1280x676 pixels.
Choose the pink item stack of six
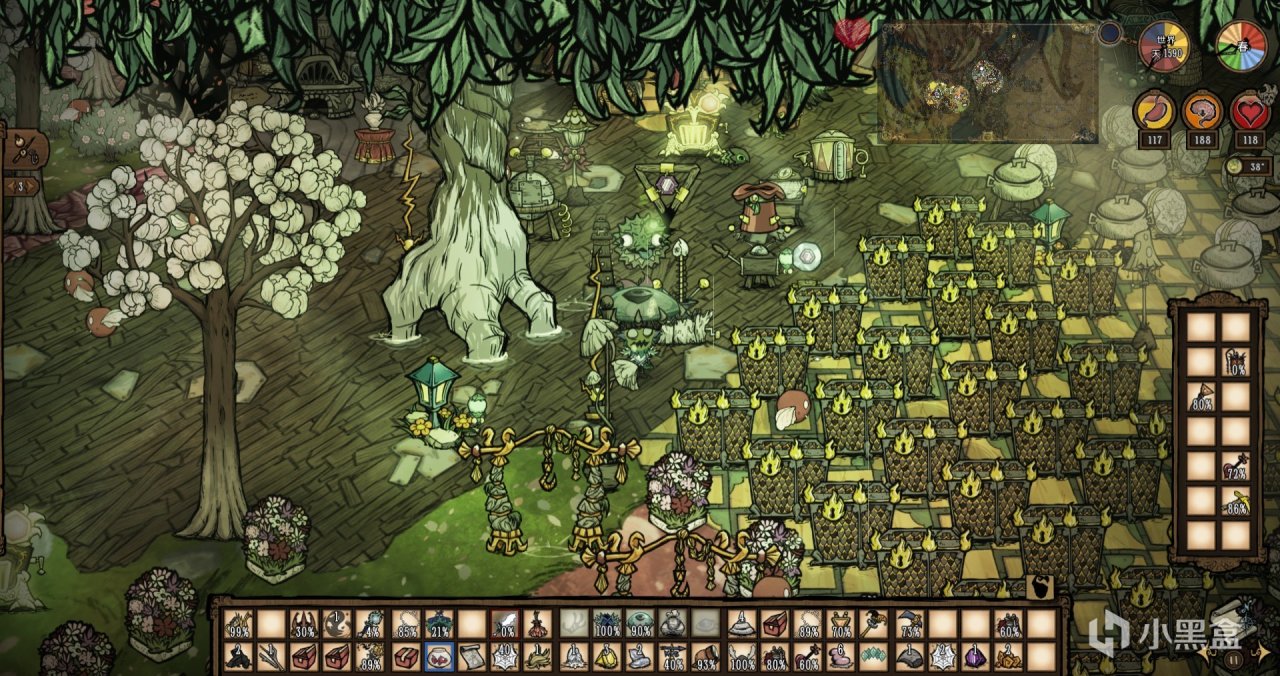point(842,656)
